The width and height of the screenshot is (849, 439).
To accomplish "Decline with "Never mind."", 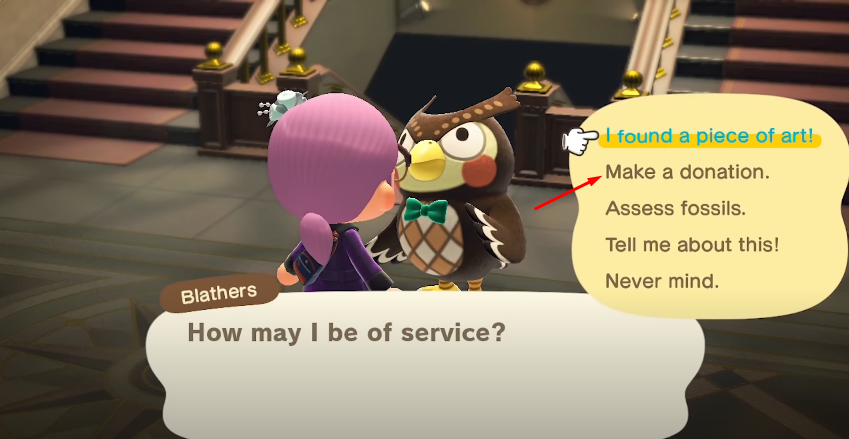I will 662,281.
